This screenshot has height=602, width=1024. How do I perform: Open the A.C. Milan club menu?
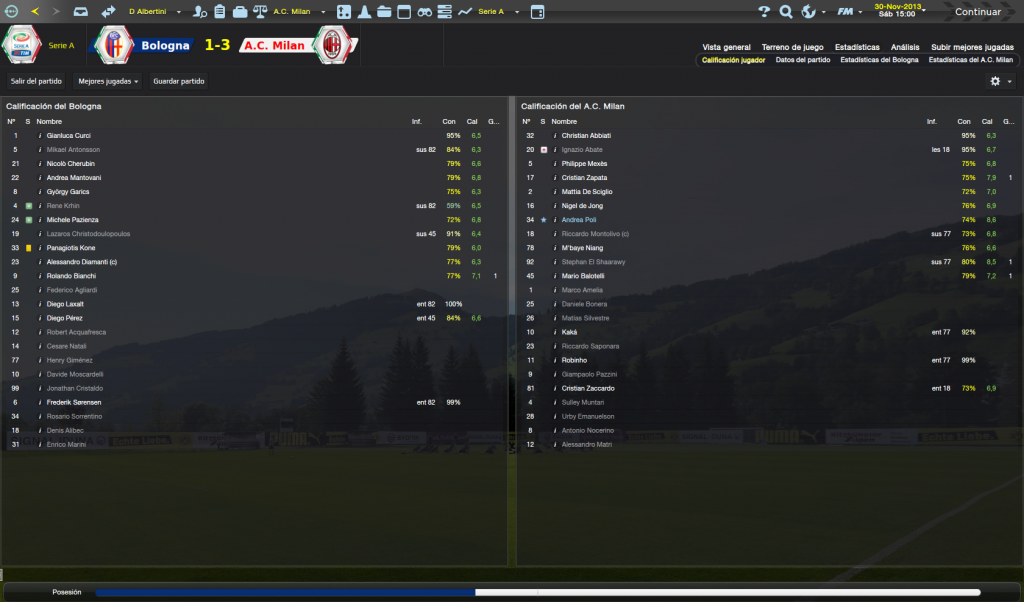click(x=295, y=12)
